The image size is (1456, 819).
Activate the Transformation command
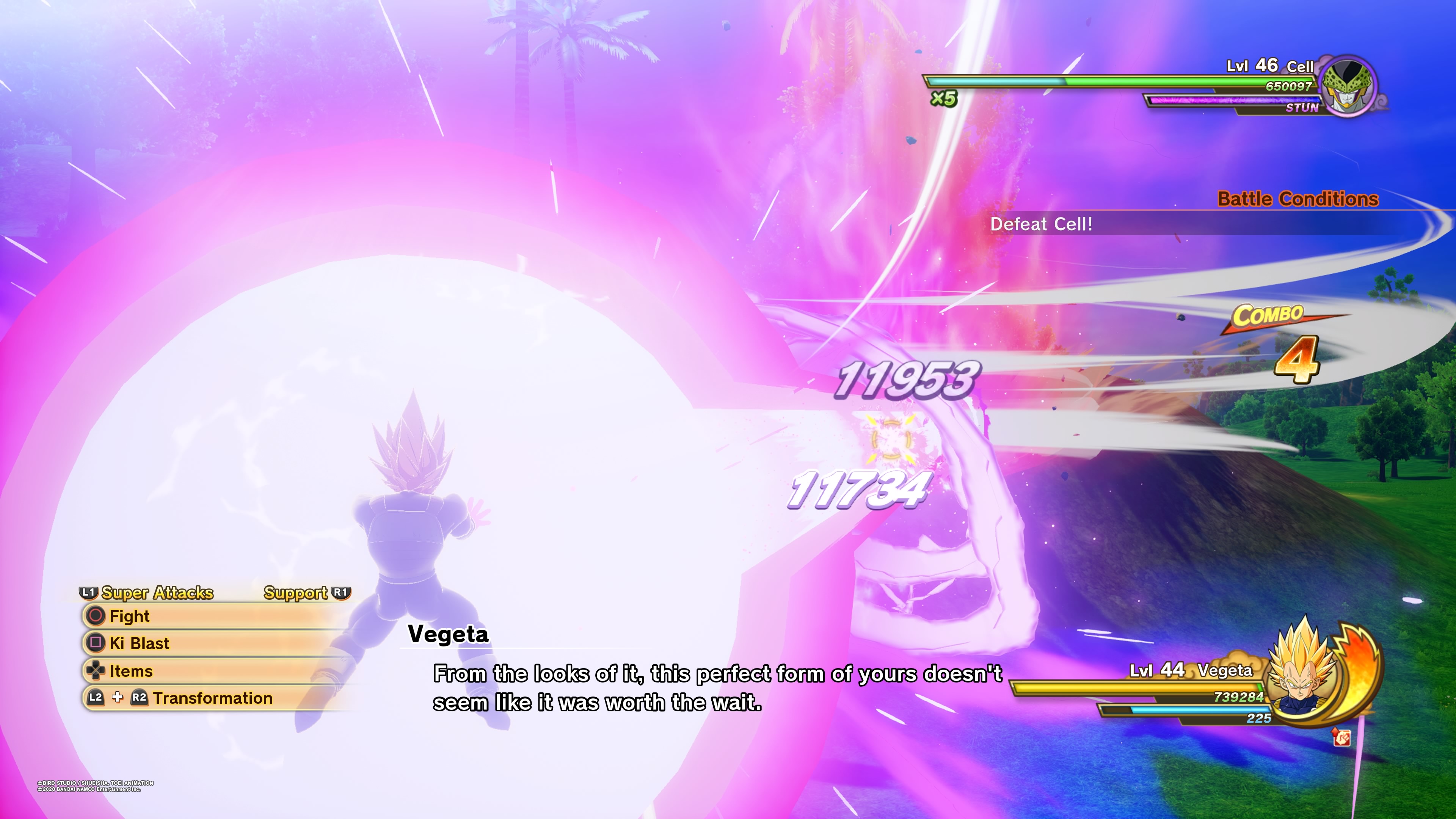coord(212,698)
